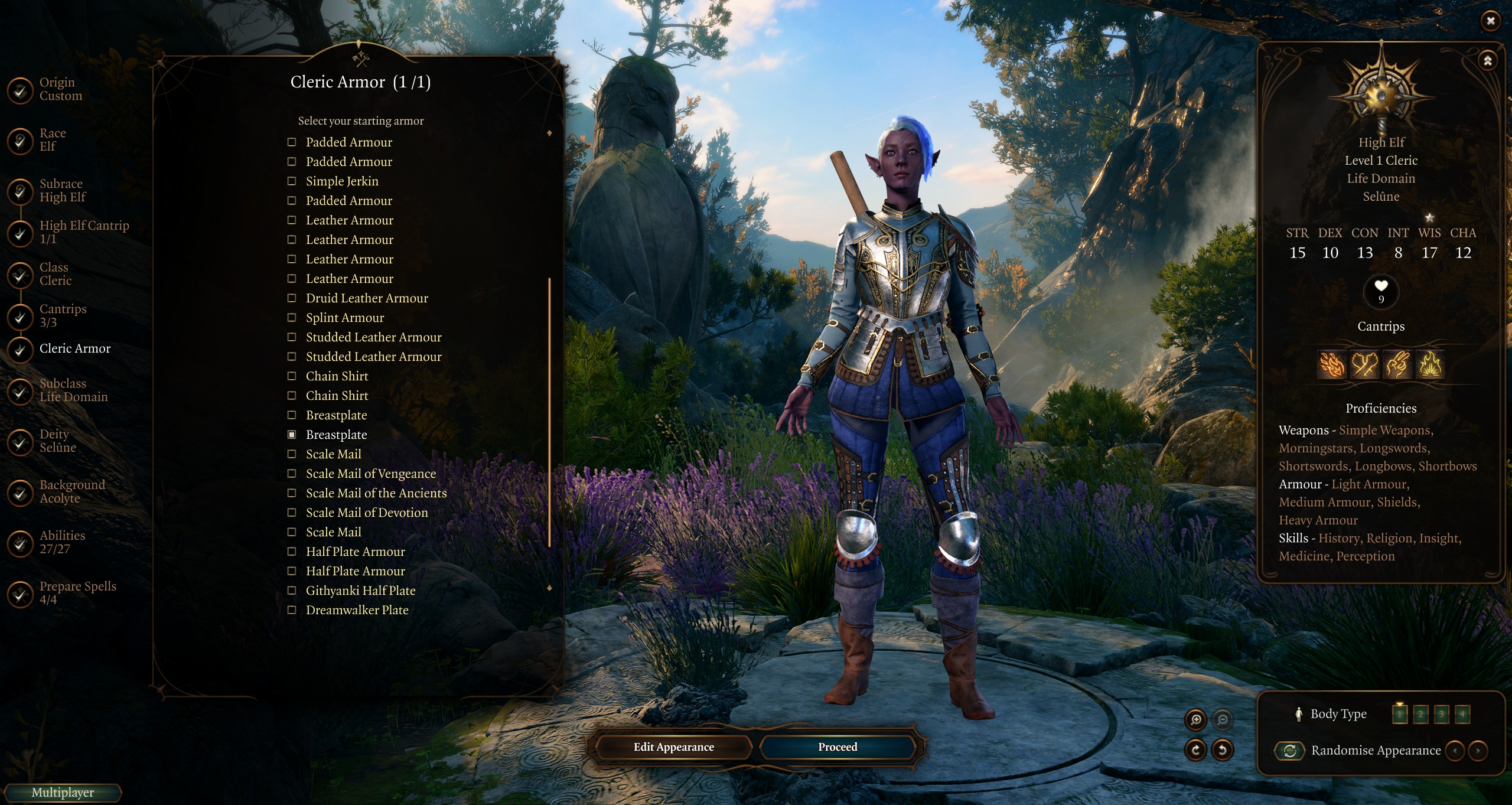
Task: Select Splint Armour as starting armor
Action: (x=292, y=318)
